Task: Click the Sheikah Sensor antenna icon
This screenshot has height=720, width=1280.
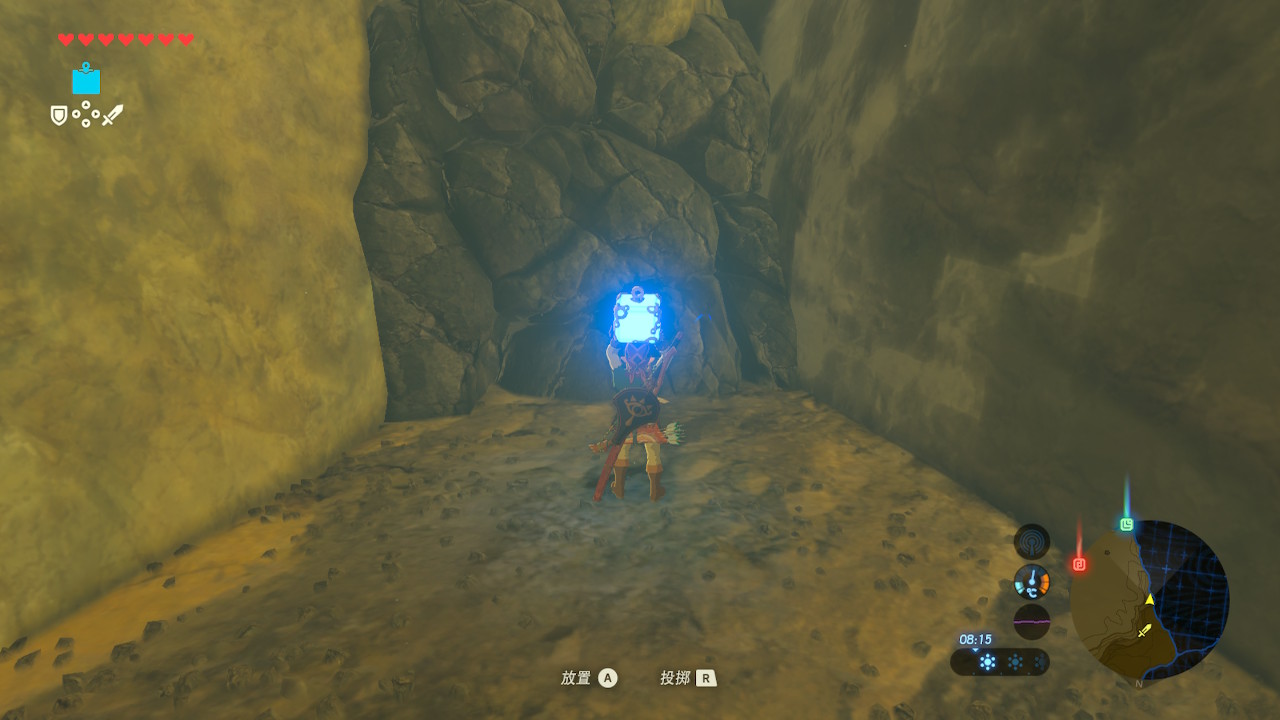Action: 1031,542
